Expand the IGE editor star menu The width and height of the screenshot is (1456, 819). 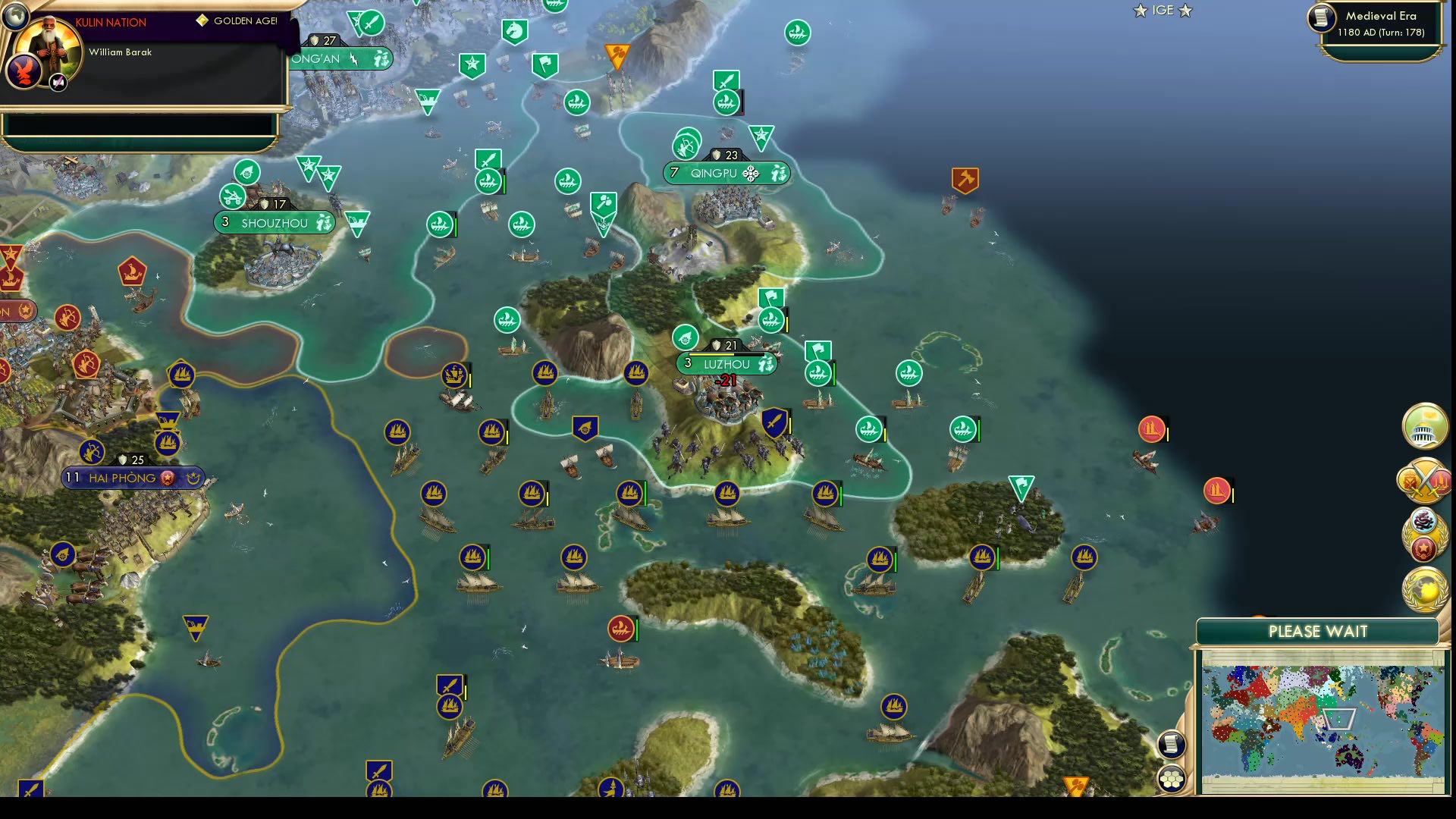coord(1163,11)
